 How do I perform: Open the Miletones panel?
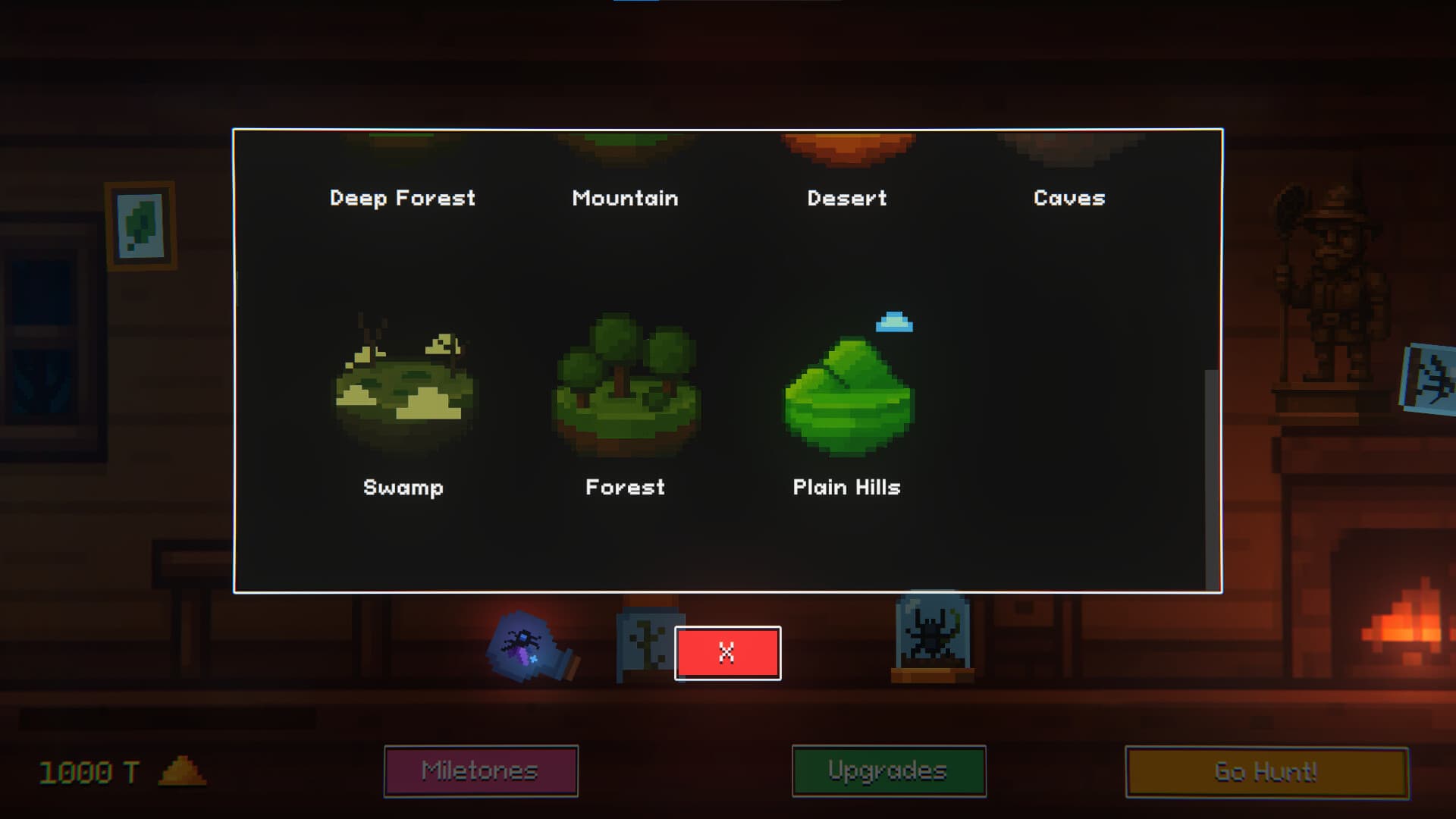[x=480, y=770]
